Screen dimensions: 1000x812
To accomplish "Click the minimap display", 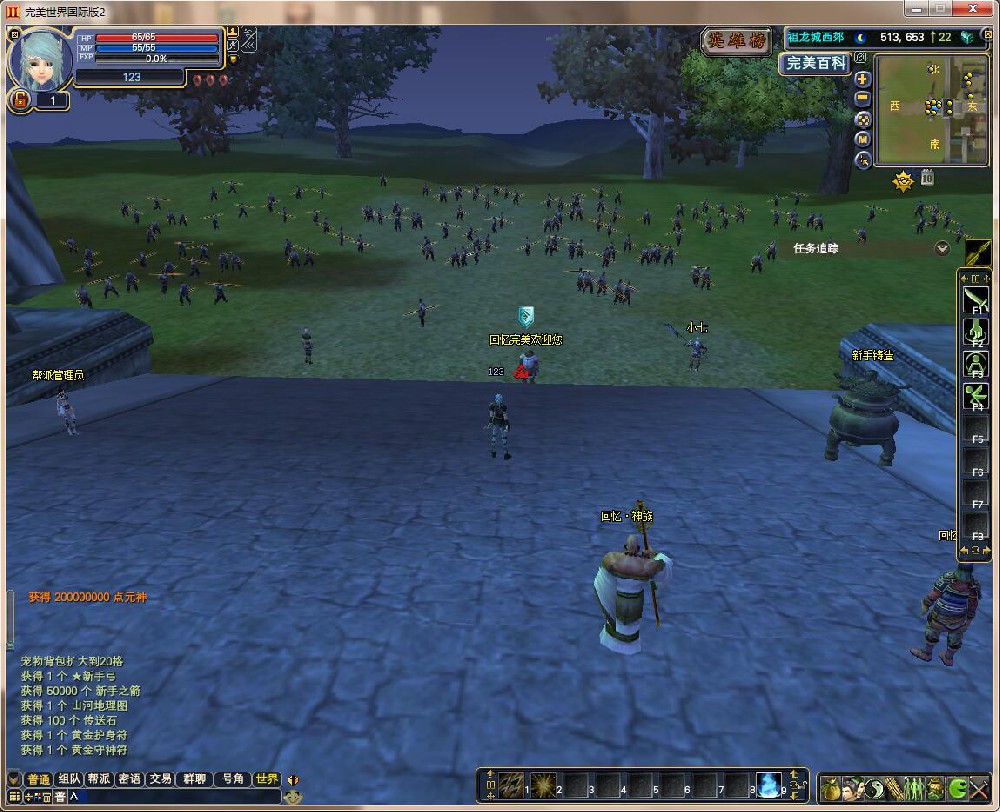I will pyautogui.click(x=931, y=110).
